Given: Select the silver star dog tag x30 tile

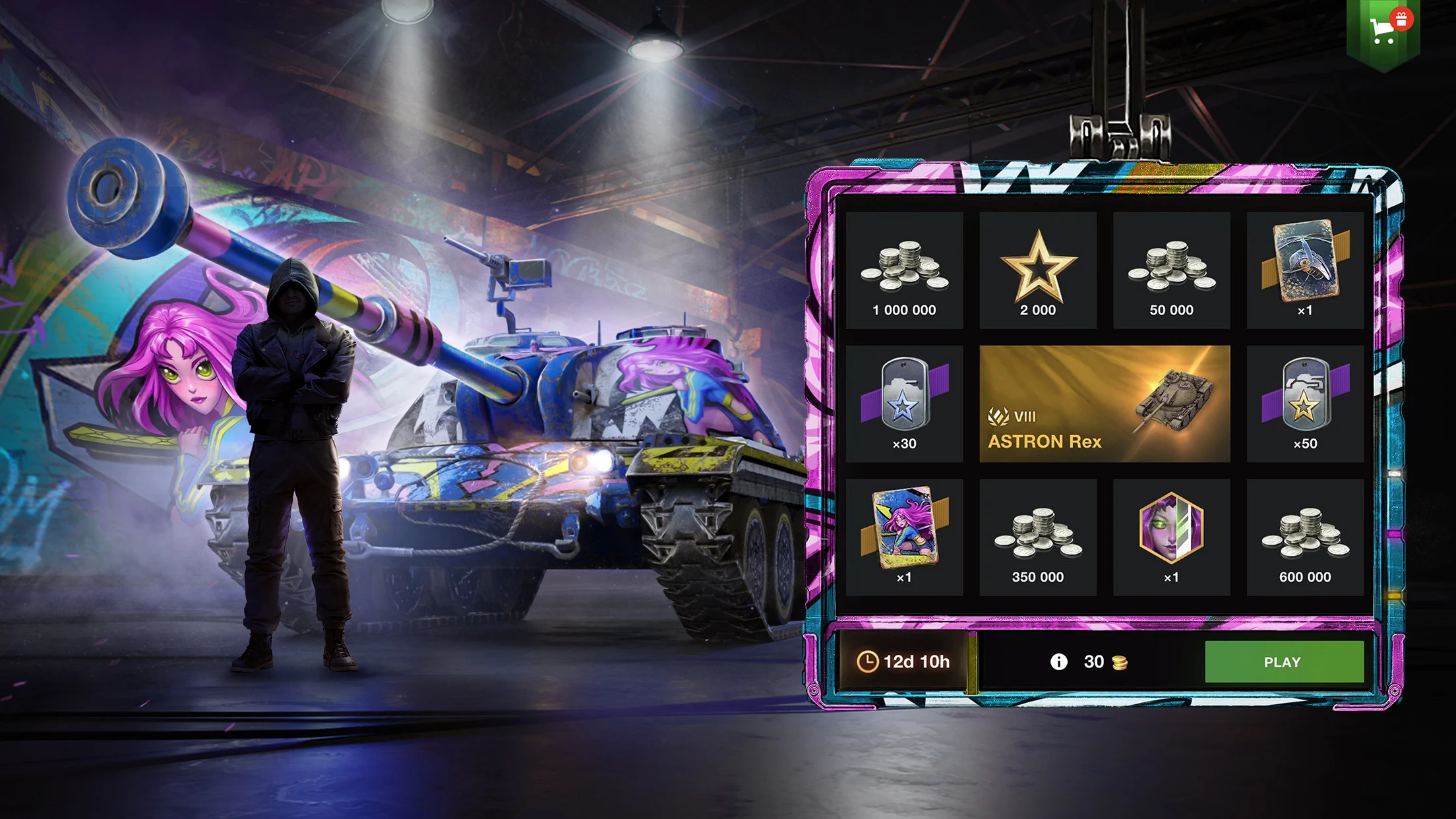Looking at the screenshot, I should click(904, 404).
